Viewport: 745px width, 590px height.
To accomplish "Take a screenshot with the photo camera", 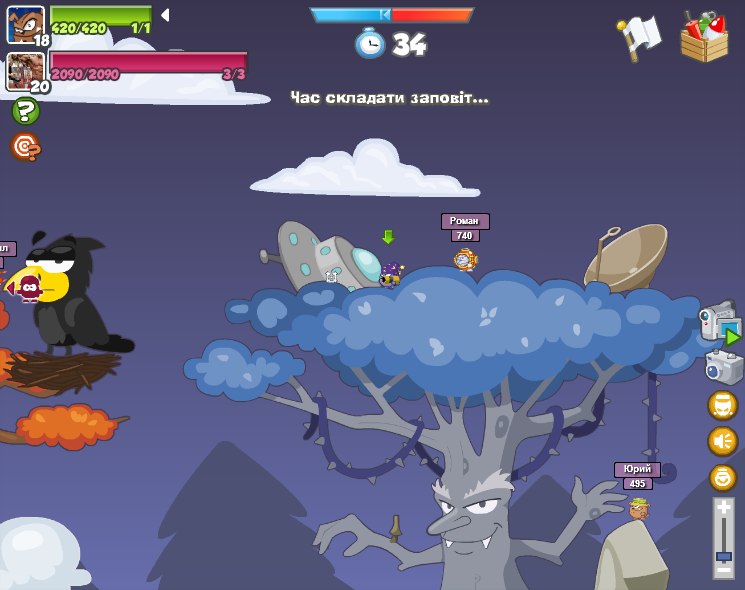I will click(x=722, y=366).
